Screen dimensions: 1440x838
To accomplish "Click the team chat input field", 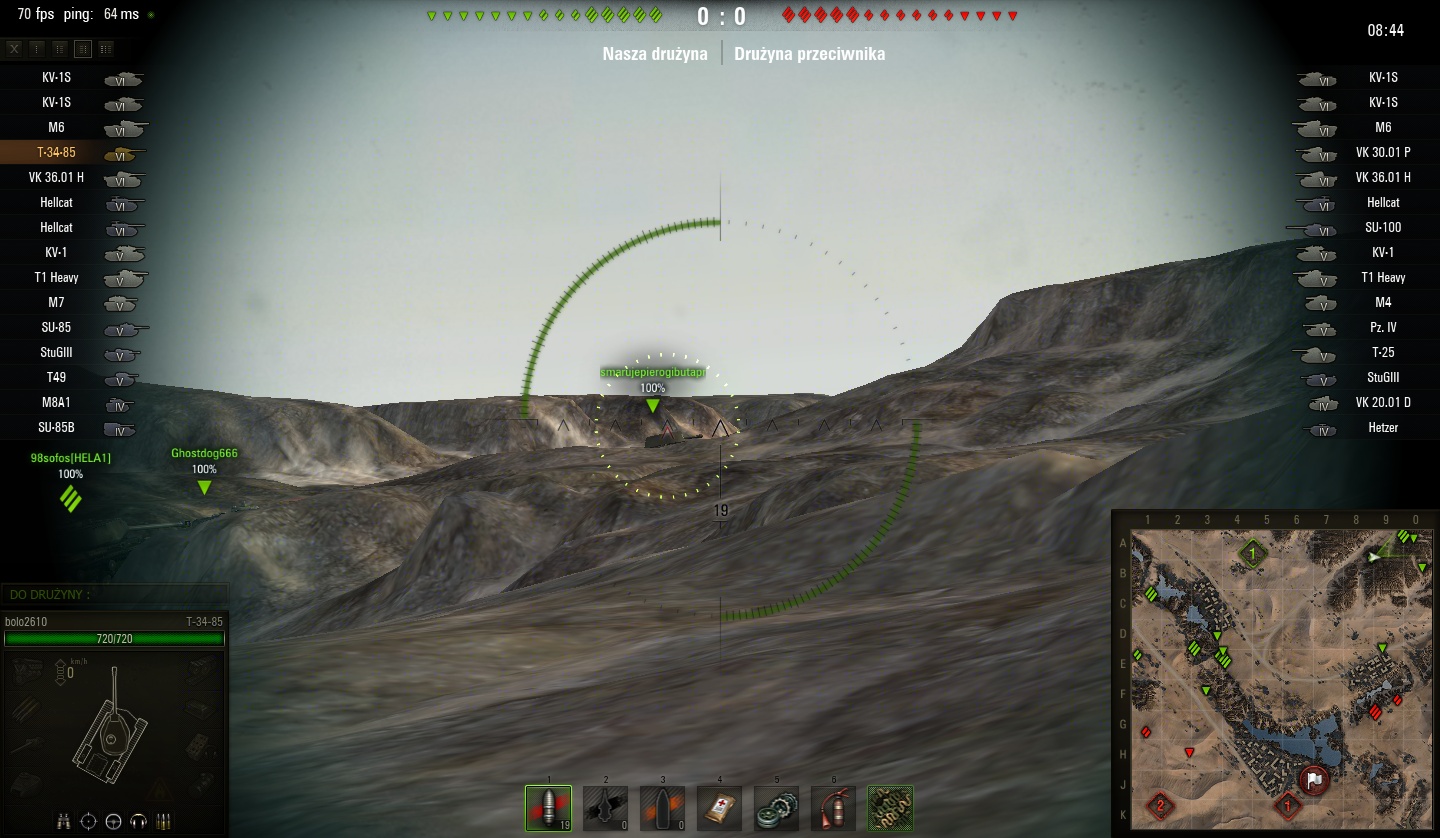I will coord(115,594).
